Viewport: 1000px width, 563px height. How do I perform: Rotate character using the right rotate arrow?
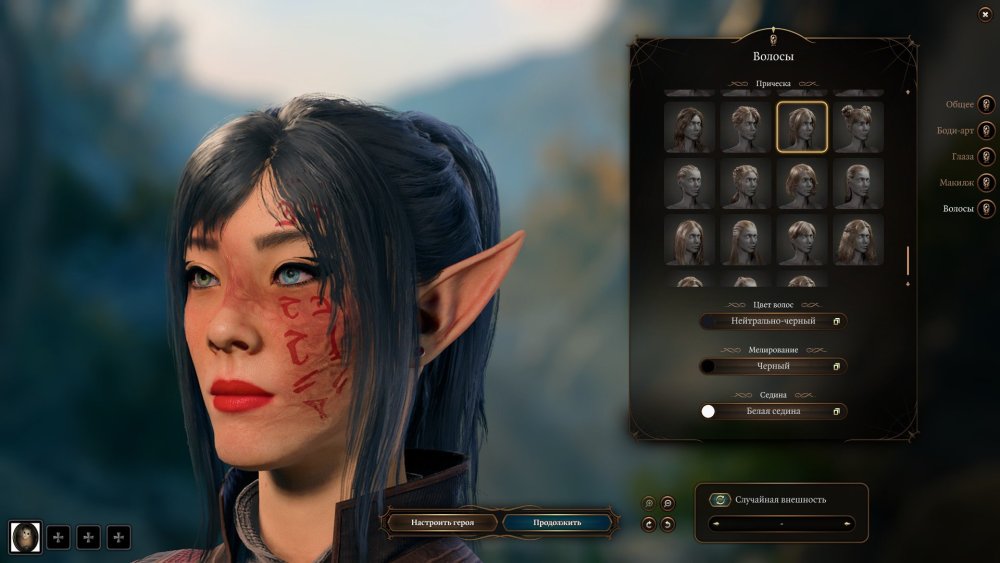tap(668, 524)
